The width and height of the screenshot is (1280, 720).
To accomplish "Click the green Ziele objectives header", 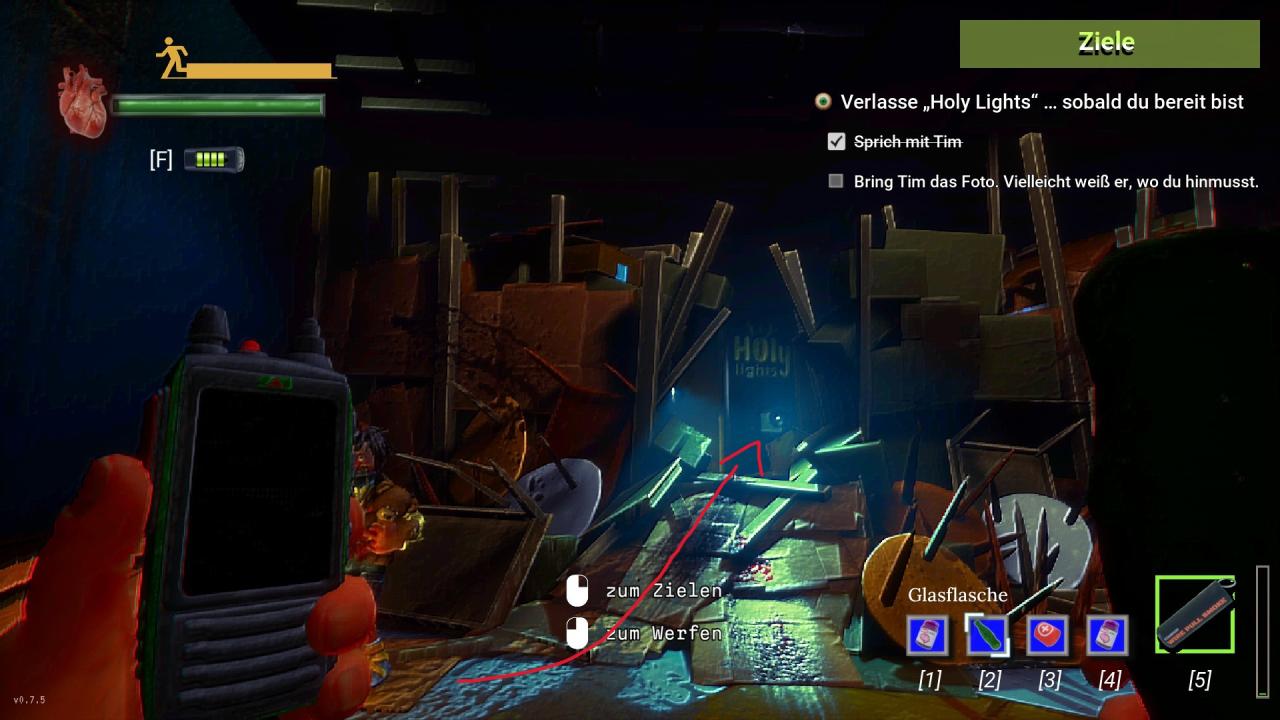I will point(1109,43).
